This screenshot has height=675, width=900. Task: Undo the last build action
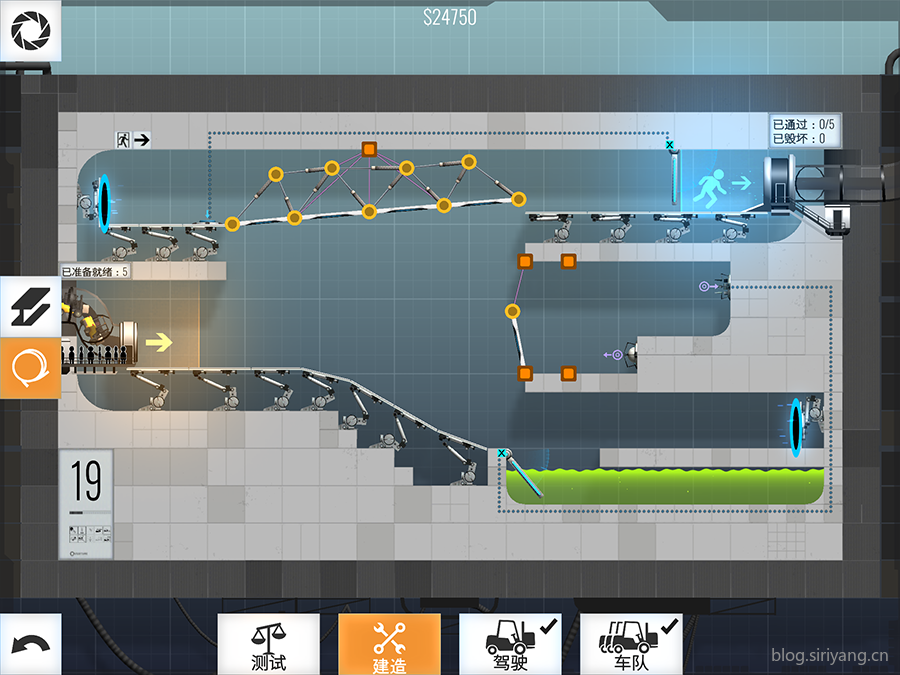click(30, 645)
